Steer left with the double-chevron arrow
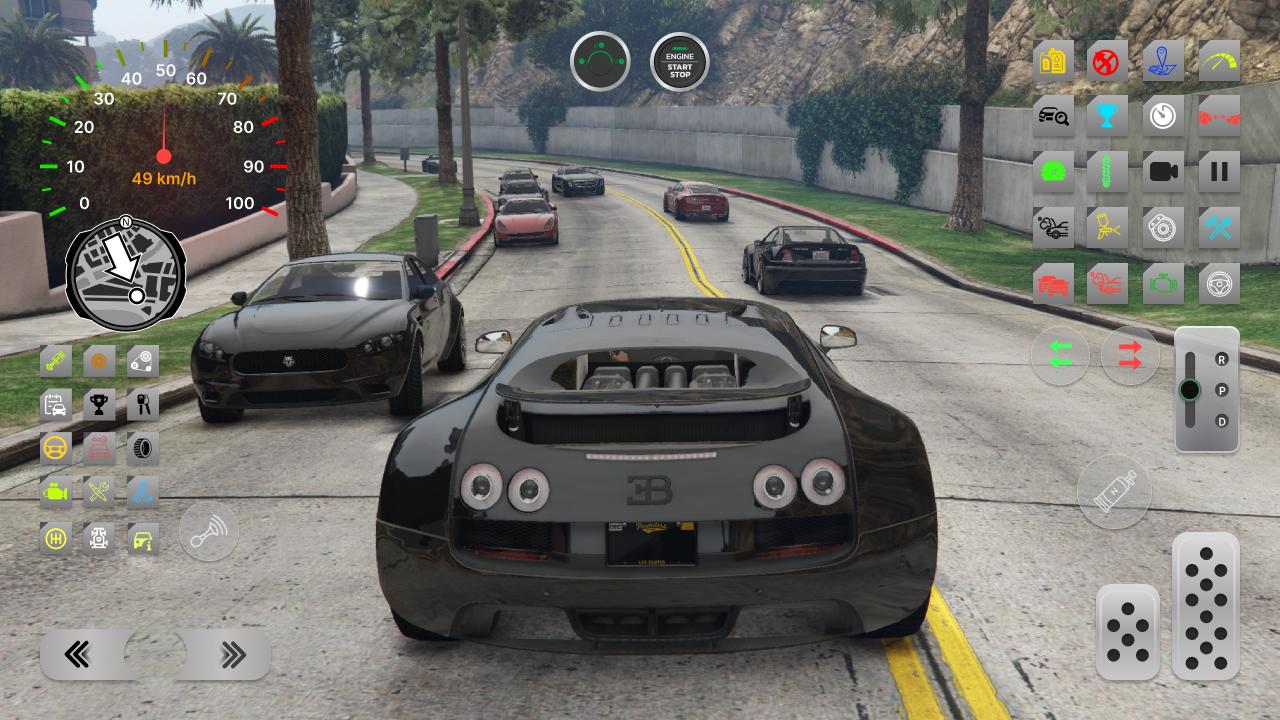Viewport: 1280px width, 720px height. (79, 655)
